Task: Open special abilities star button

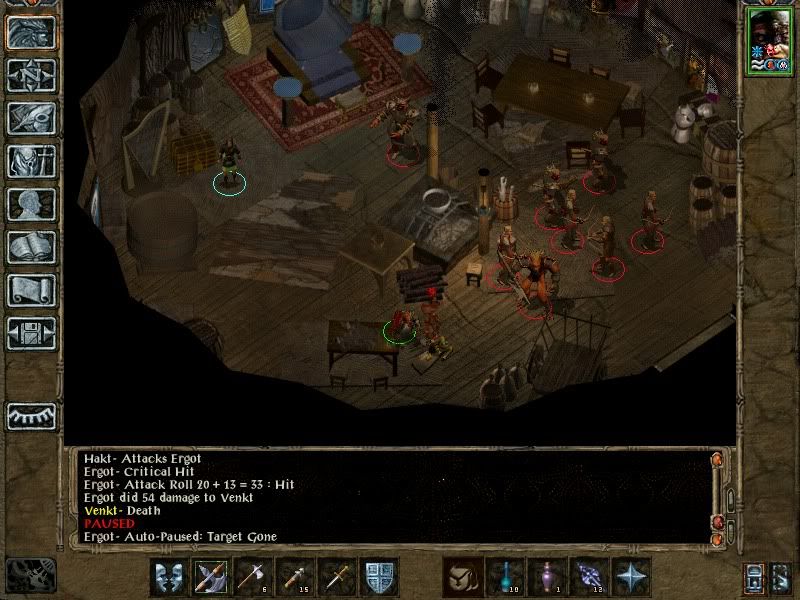Action: coord(631,576)
